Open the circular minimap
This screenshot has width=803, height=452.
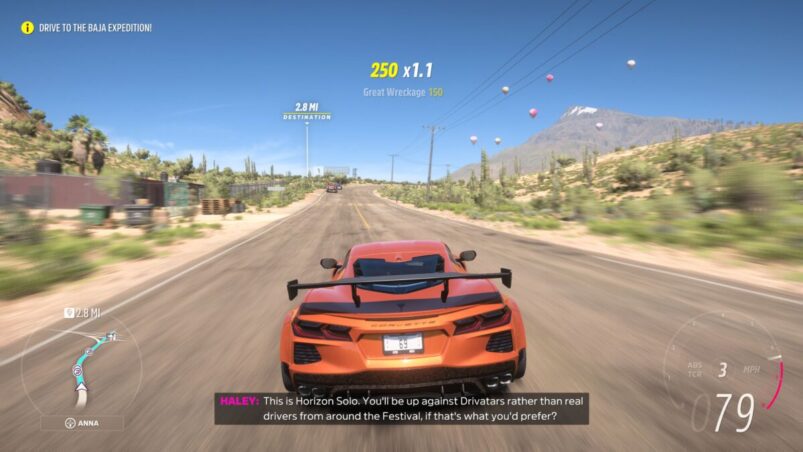coord(82,364)
